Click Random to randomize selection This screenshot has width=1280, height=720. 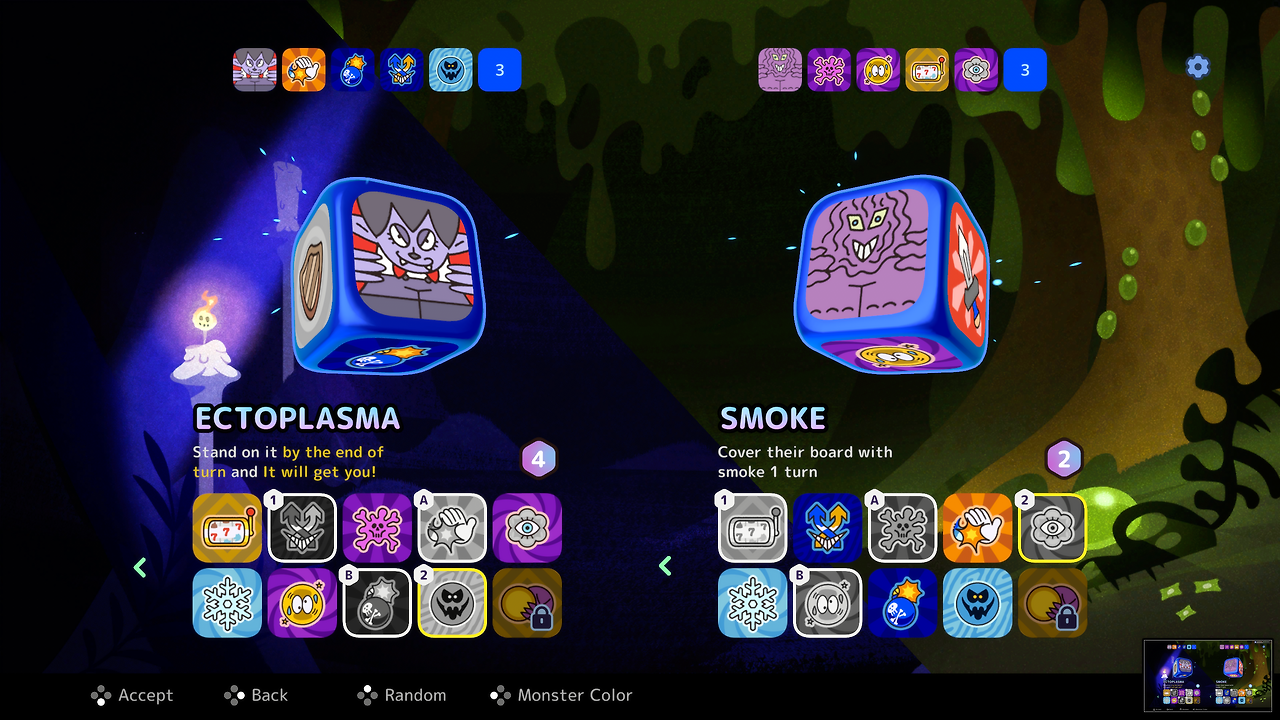(x=402, y=695)
